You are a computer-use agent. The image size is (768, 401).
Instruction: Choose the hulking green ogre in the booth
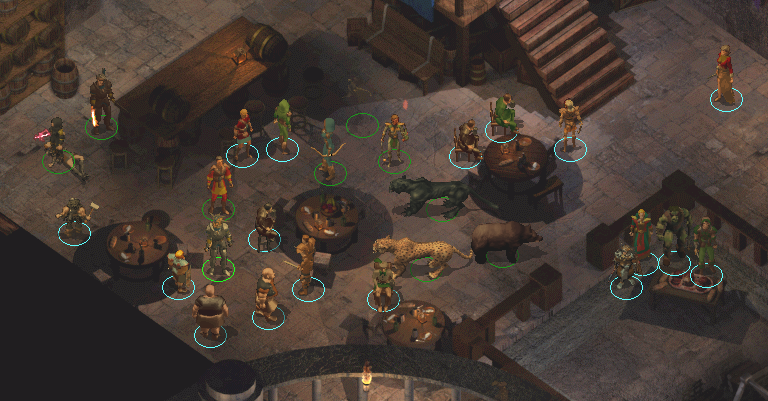674,235
